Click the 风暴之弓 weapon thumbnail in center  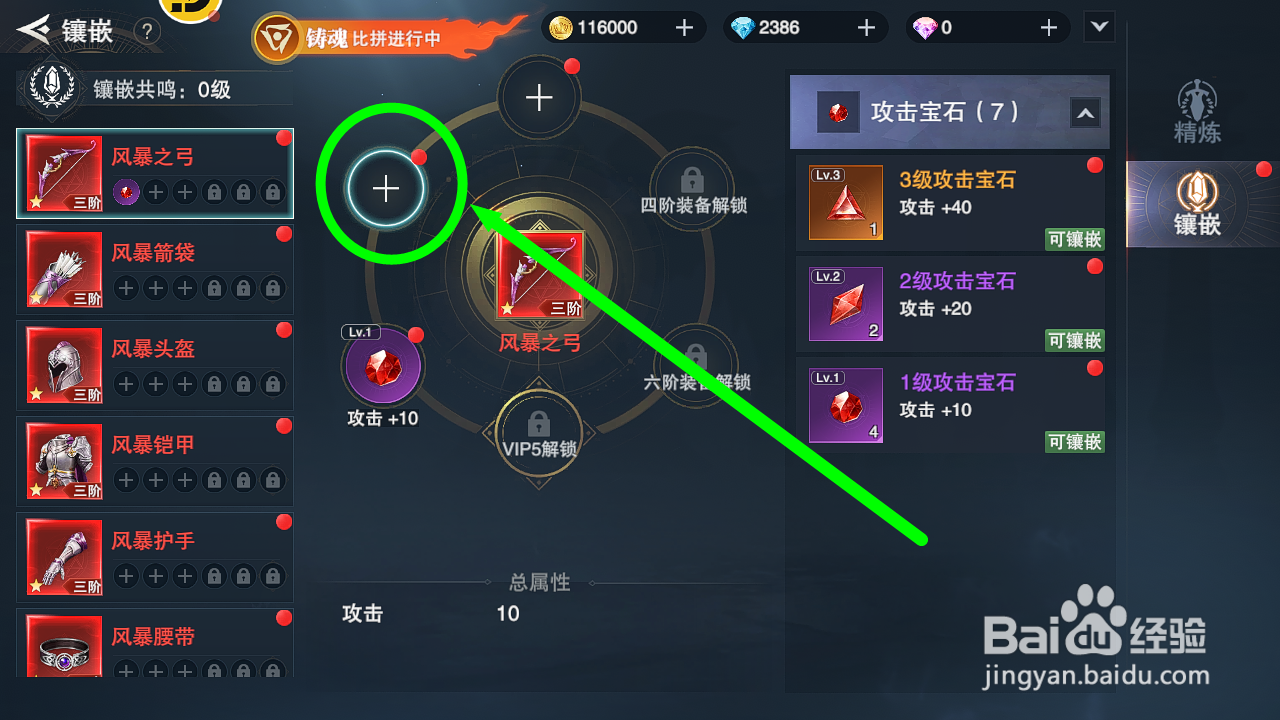click(x=540, y=272)
